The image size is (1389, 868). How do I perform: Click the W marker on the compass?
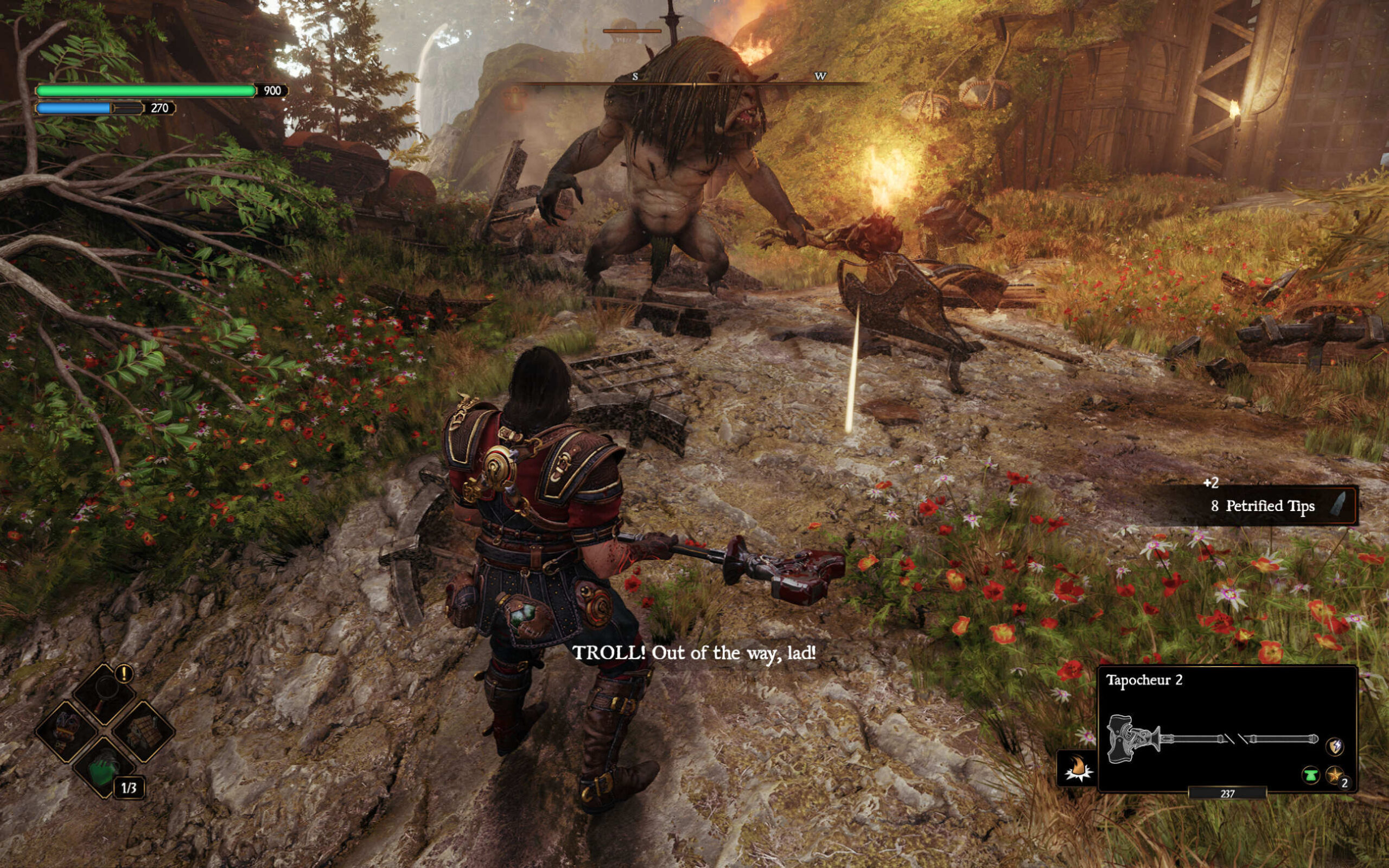tap(821, 75)
